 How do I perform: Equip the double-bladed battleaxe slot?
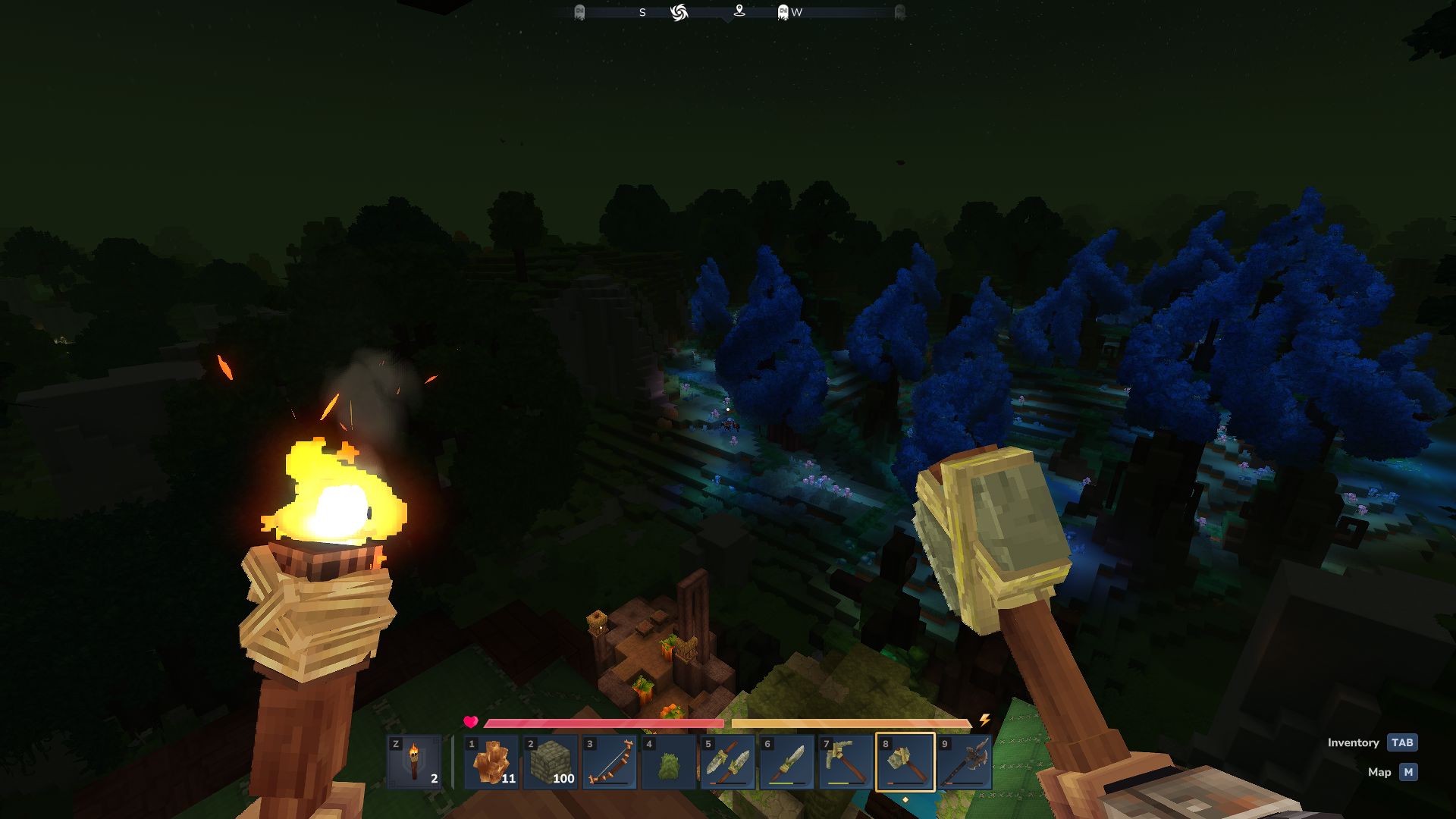(964, 761)
